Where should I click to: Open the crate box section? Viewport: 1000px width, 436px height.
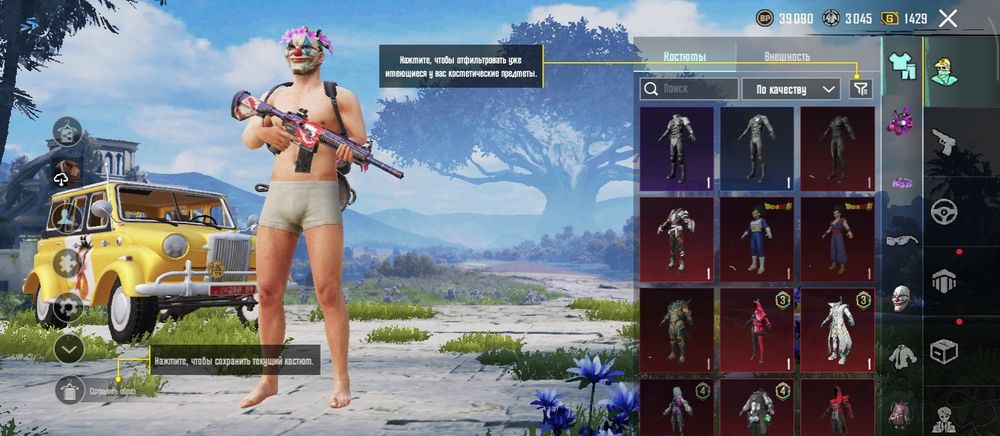point(943,351)
